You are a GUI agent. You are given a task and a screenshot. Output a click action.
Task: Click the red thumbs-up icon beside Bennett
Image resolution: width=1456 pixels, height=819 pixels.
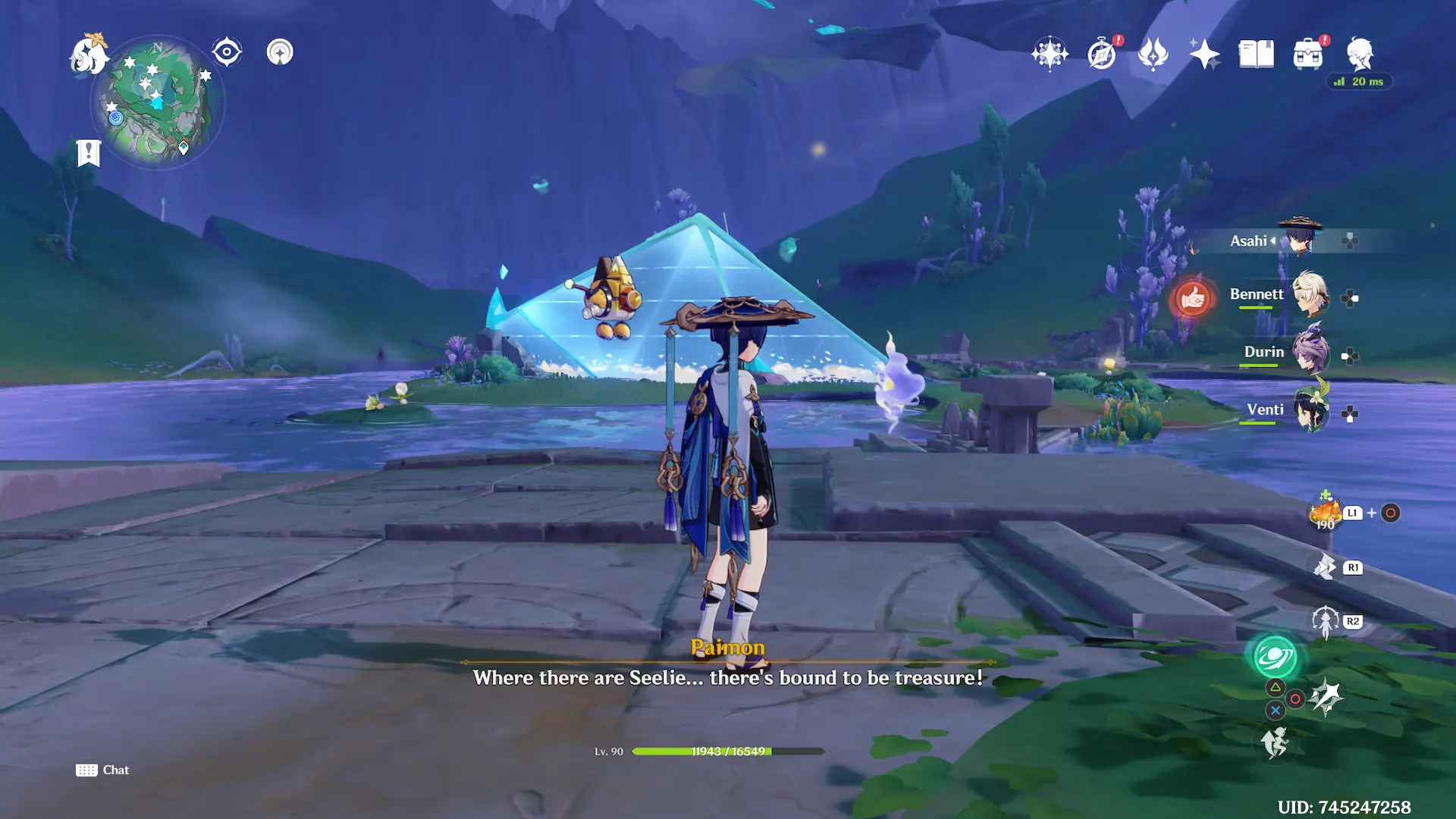point(1192,298)
